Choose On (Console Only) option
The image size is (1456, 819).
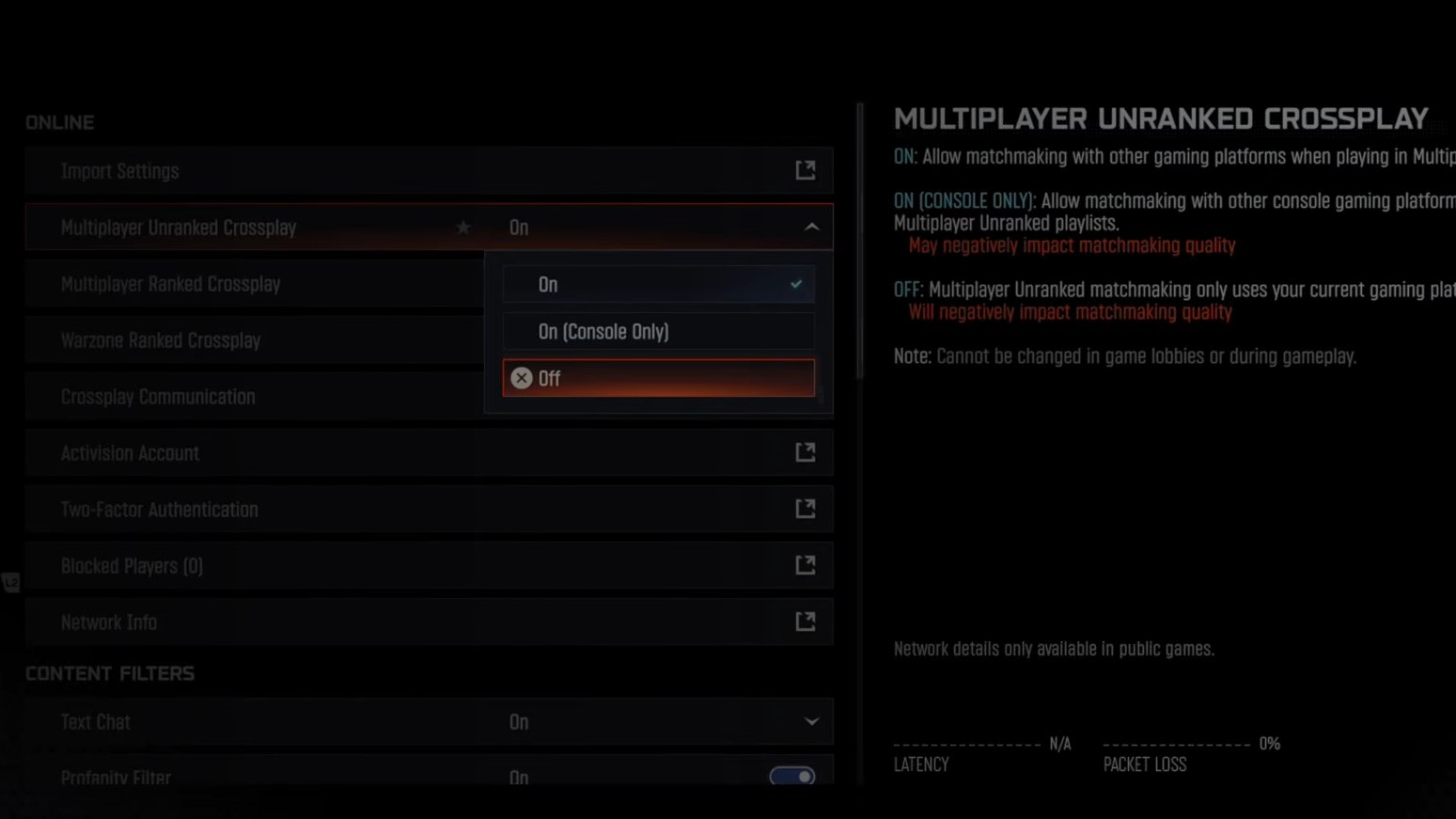tap(658, 332)
